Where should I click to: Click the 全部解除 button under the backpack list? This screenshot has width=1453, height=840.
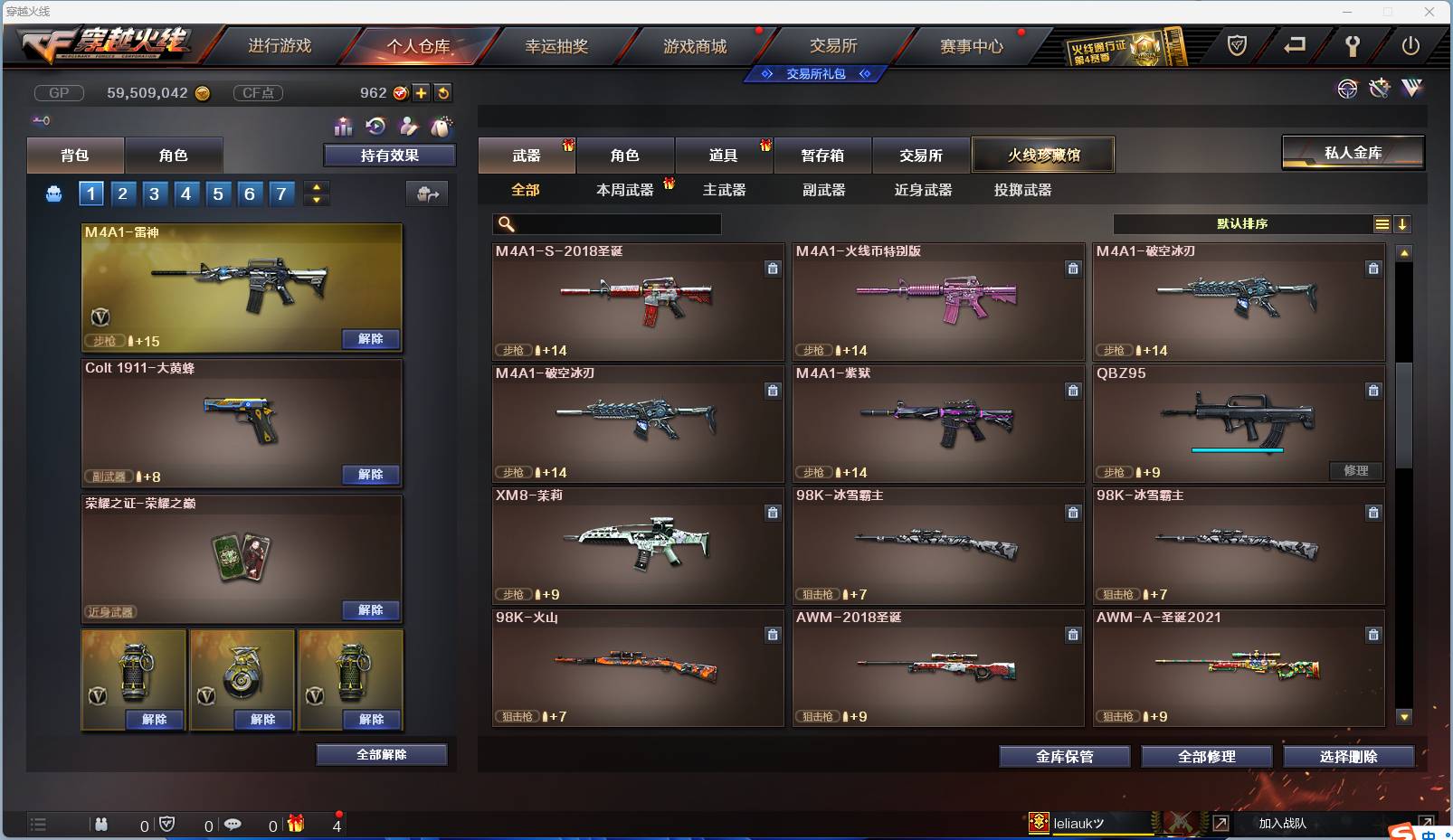[381, 754]
